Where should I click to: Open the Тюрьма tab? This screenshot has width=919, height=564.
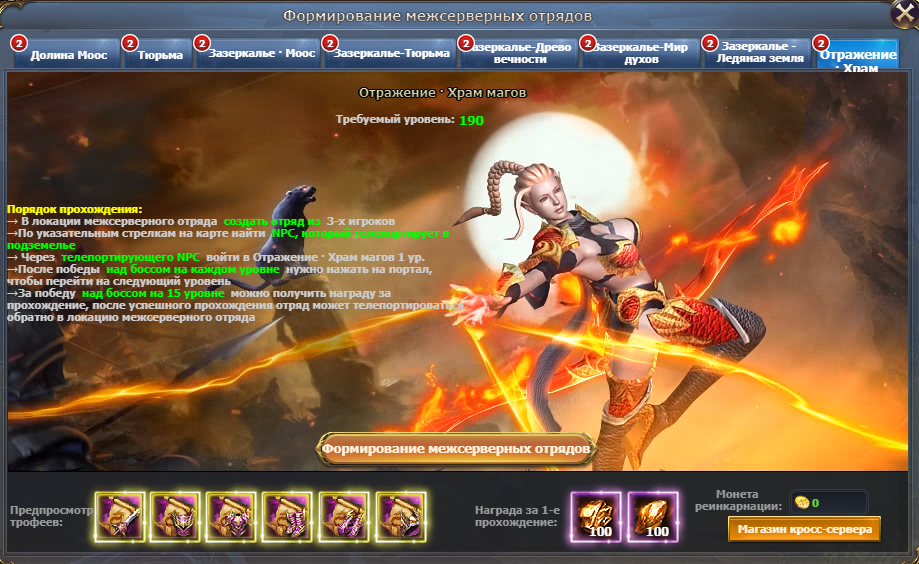160,55
